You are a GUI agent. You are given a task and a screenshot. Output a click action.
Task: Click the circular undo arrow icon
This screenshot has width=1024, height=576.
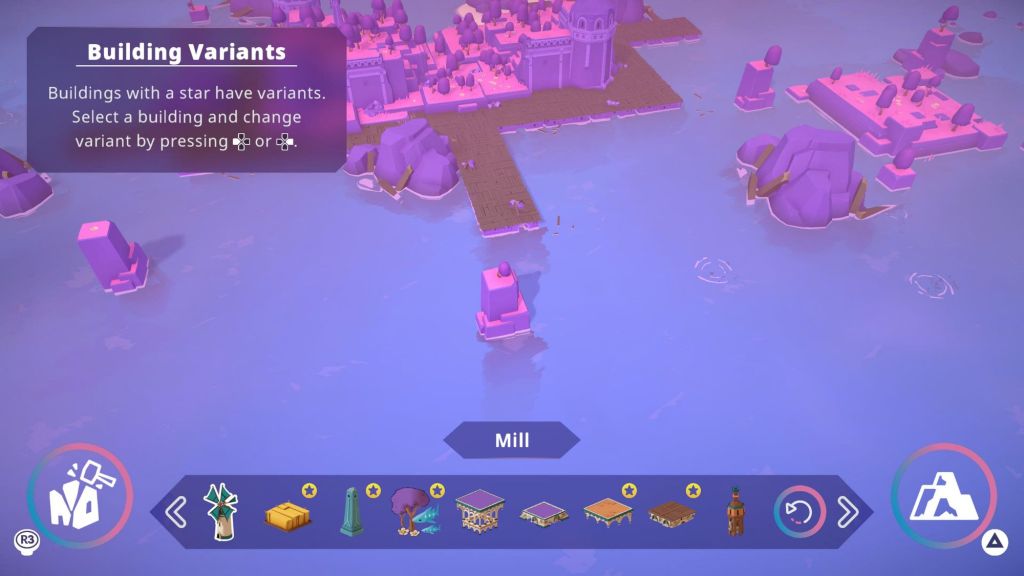[799, 513]
